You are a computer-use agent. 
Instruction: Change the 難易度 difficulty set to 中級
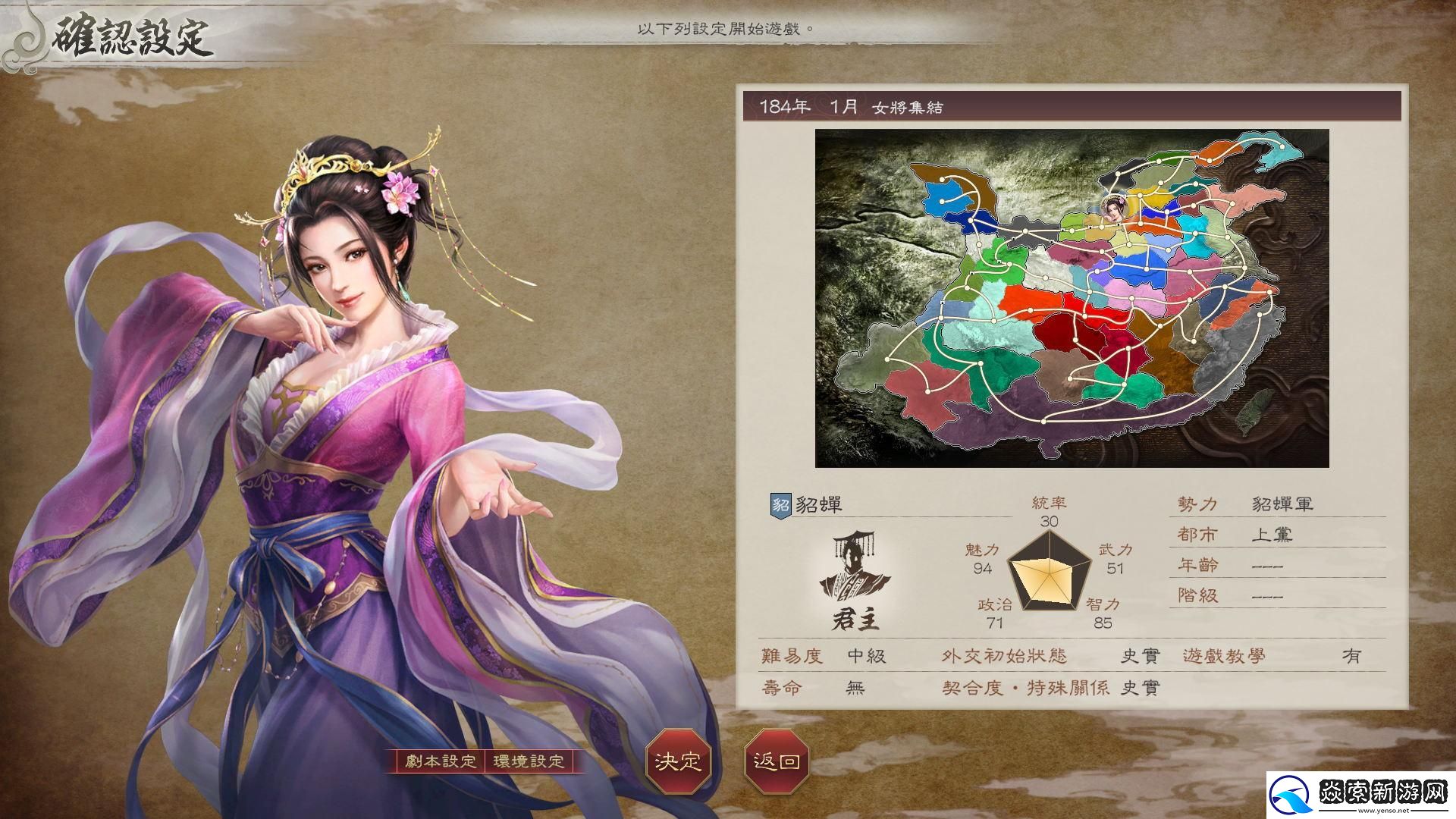click(867, 657)
